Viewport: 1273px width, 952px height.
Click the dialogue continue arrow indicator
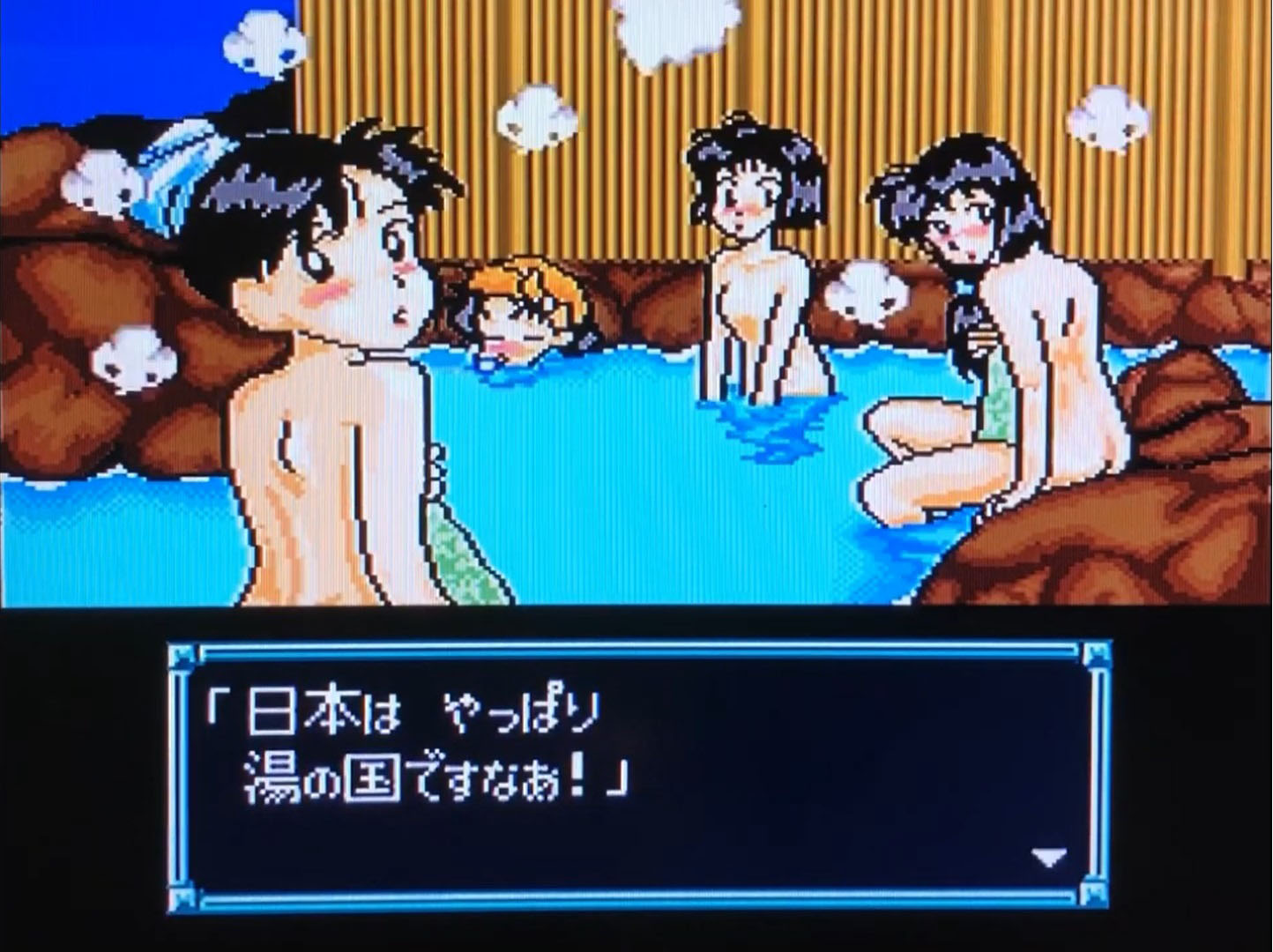(x=1048, y=856)
